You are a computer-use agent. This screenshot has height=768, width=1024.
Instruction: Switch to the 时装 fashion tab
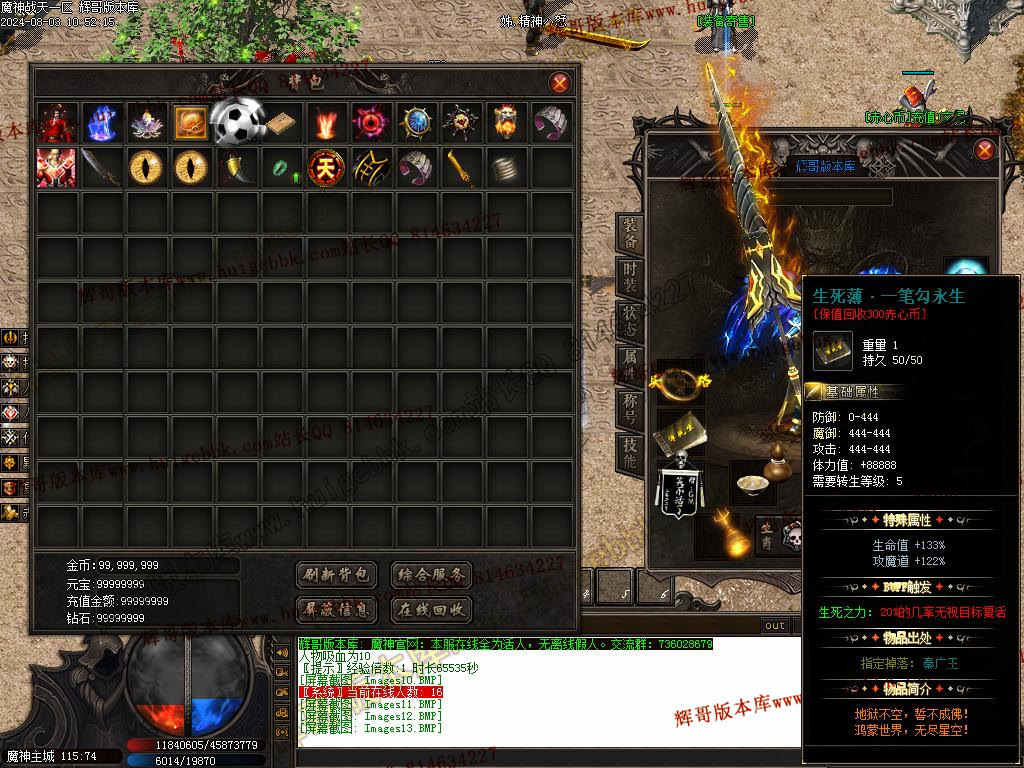[x=630, y=280]
